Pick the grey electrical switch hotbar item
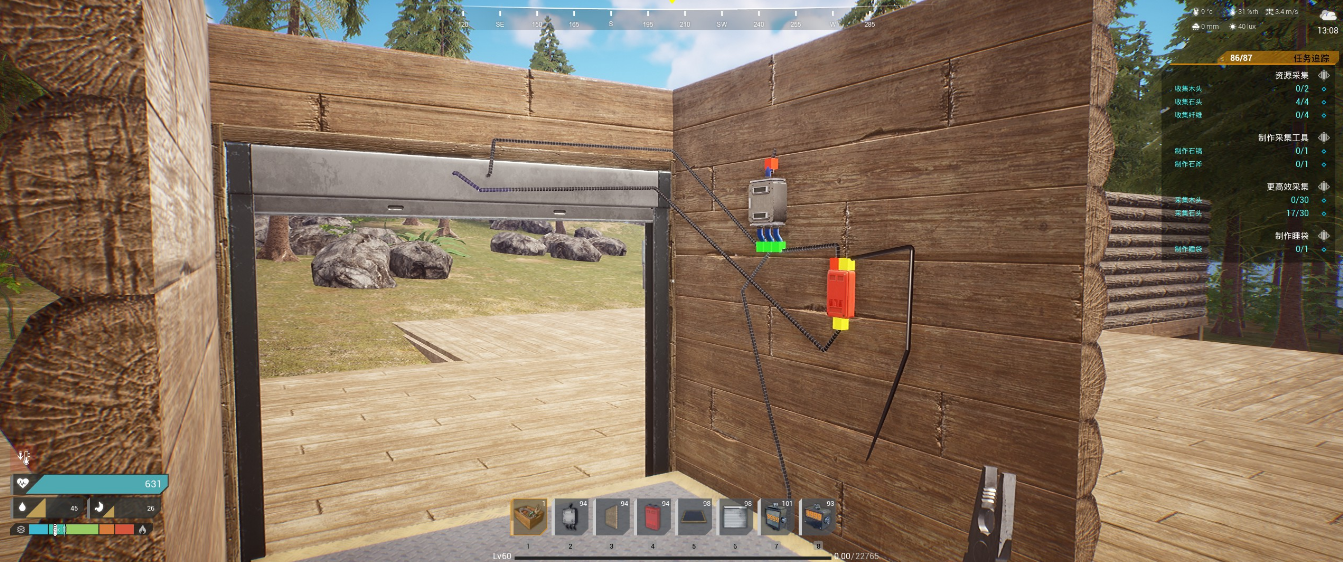The width and height of the screenshot is (1343, 562). [571, 518]
